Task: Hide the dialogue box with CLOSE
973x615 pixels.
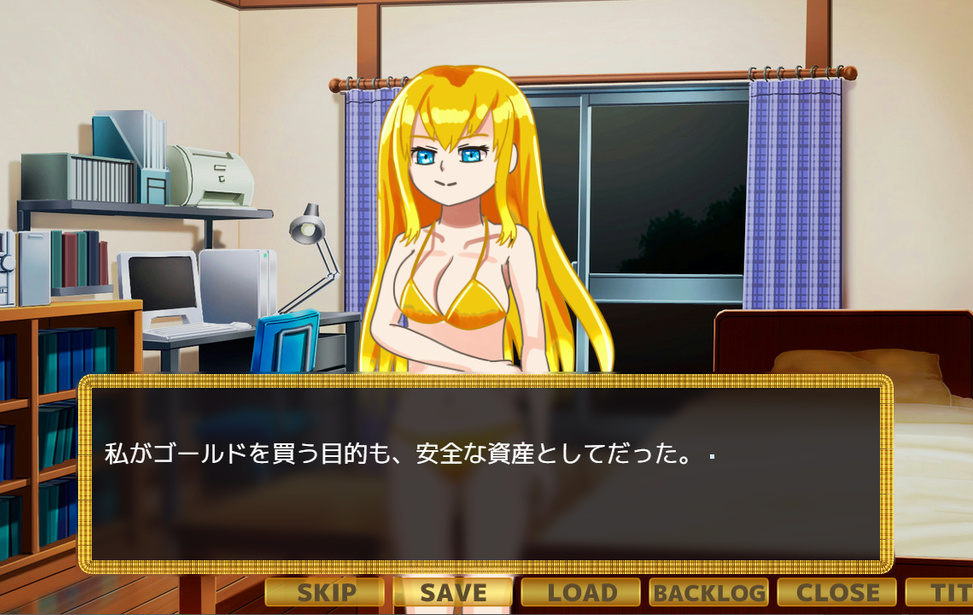Action: point(837,592)
